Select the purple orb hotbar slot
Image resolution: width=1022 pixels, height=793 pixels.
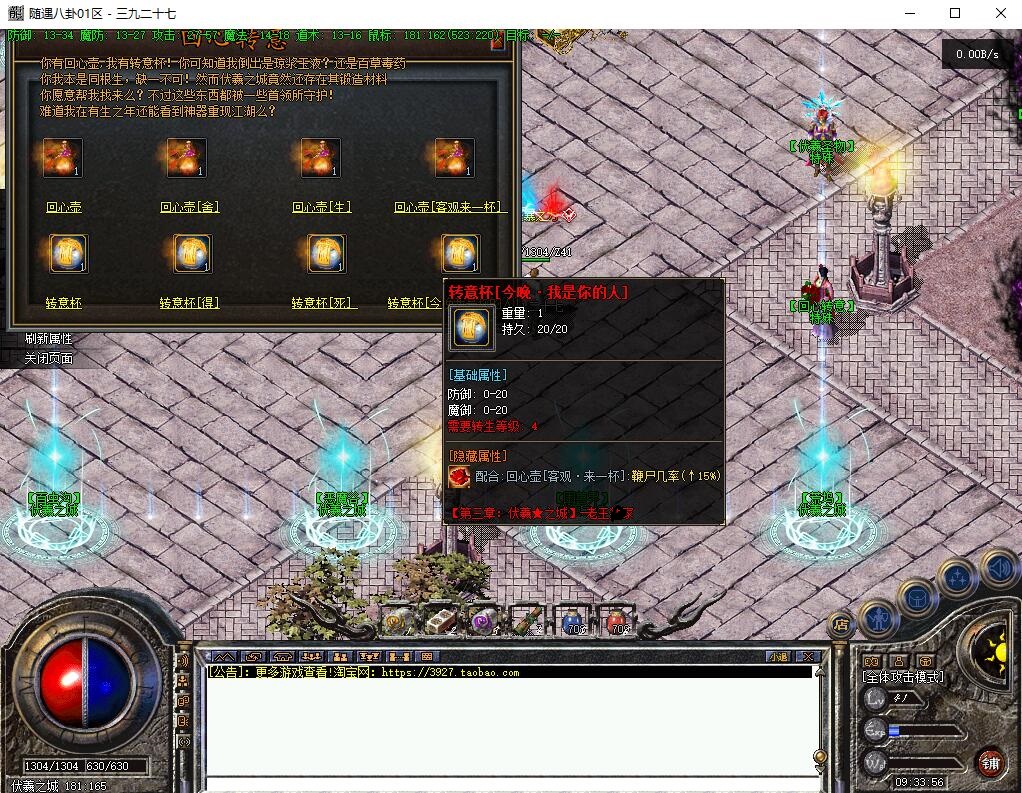coord(484,621)
